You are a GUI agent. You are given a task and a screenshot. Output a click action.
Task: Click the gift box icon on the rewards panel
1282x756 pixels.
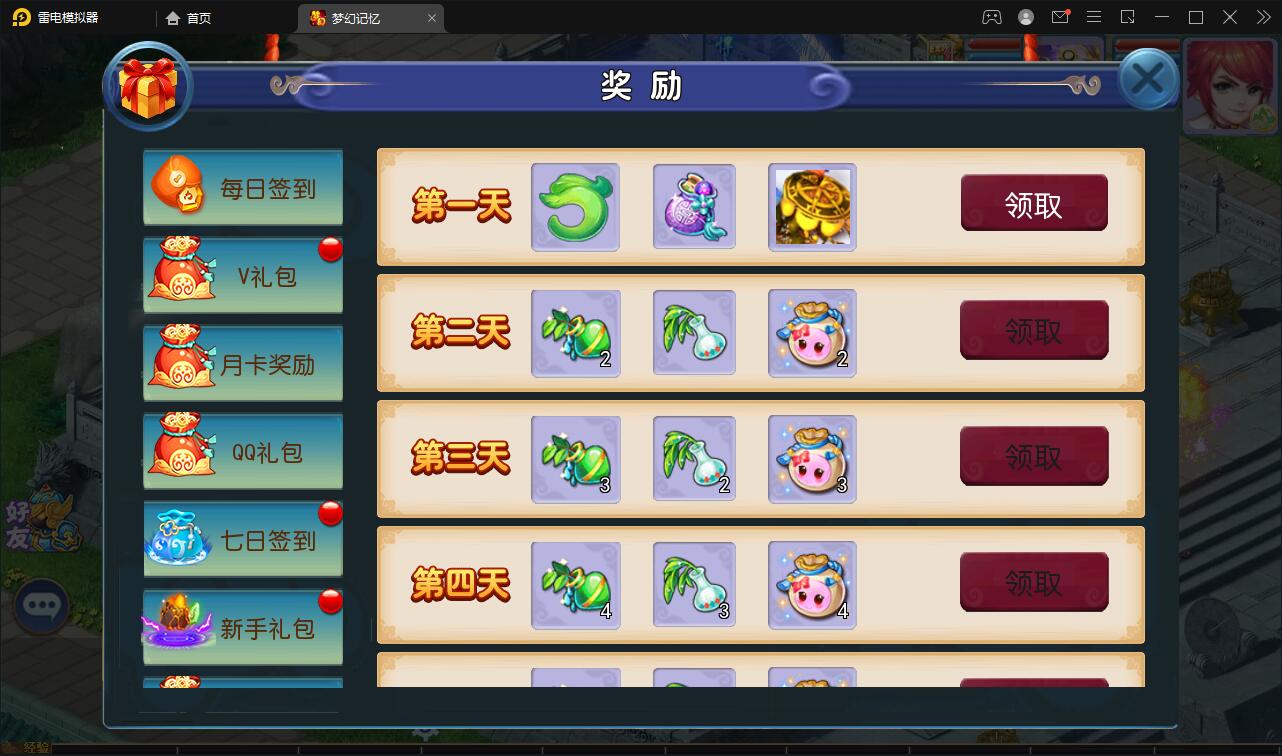(x=148, y=87)
